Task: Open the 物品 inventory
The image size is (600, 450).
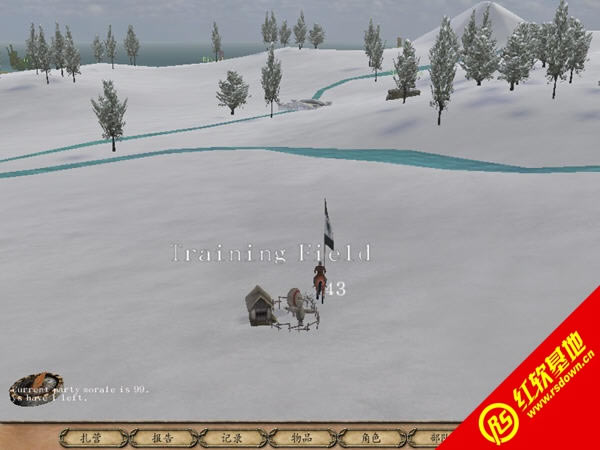Action: coord(301,437)
